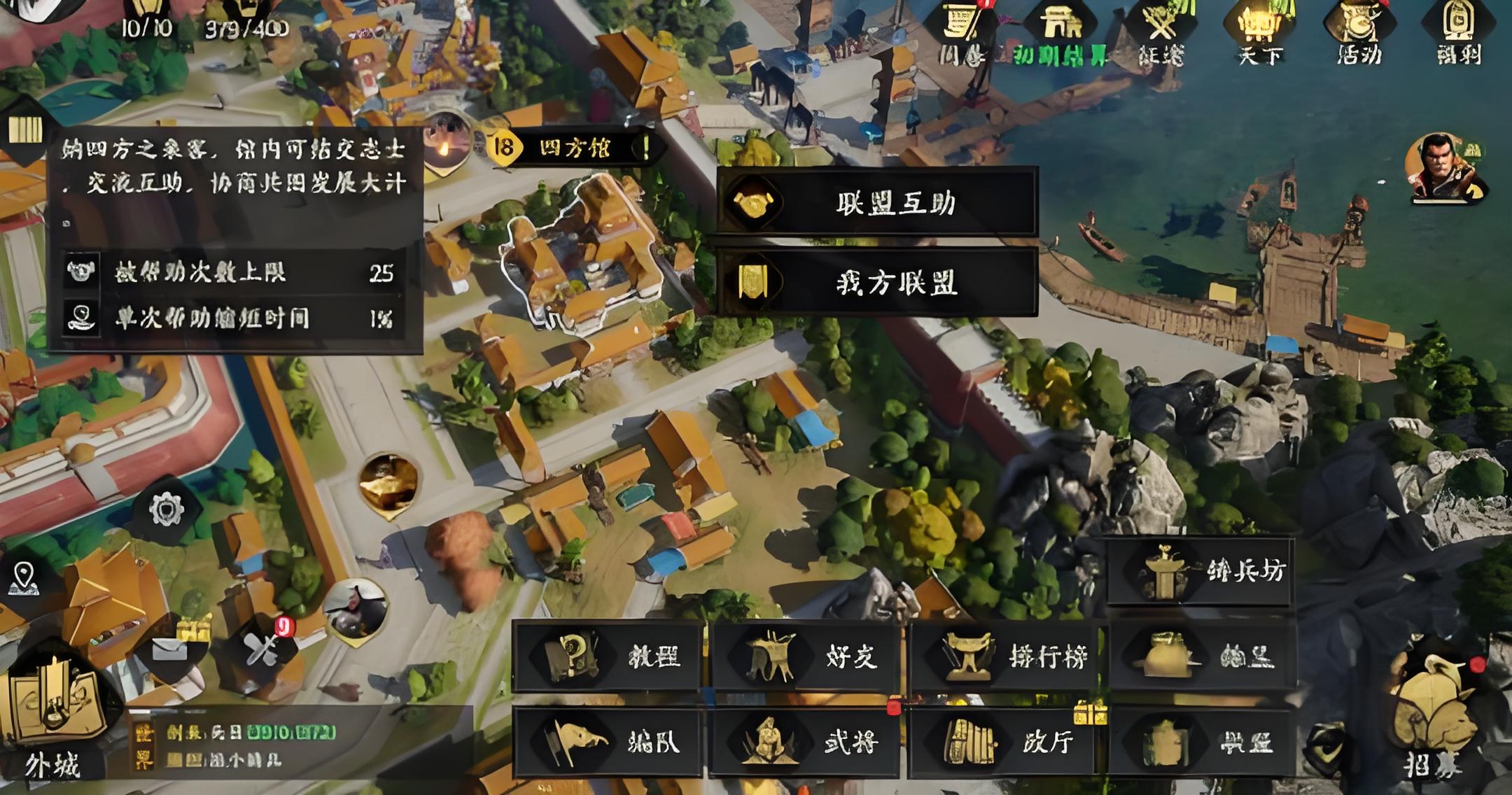This screenshot has height=795, width=1512.
Task: Select the 我方联盟 option
Action: pos(876,283)
